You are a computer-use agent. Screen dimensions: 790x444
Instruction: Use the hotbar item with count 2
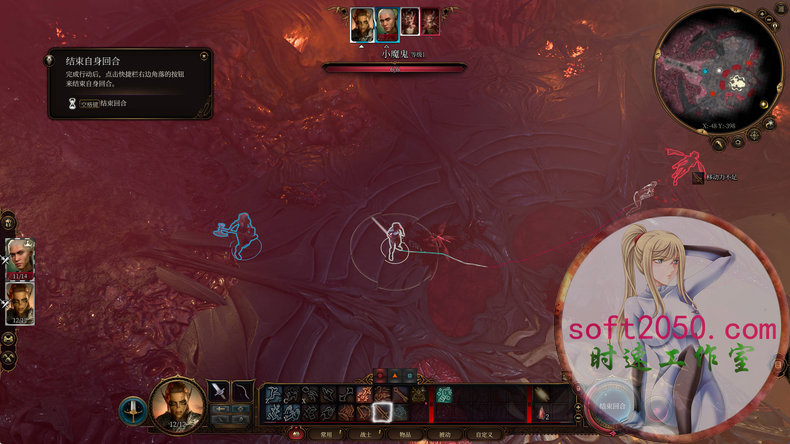click(x=541, y=412)
